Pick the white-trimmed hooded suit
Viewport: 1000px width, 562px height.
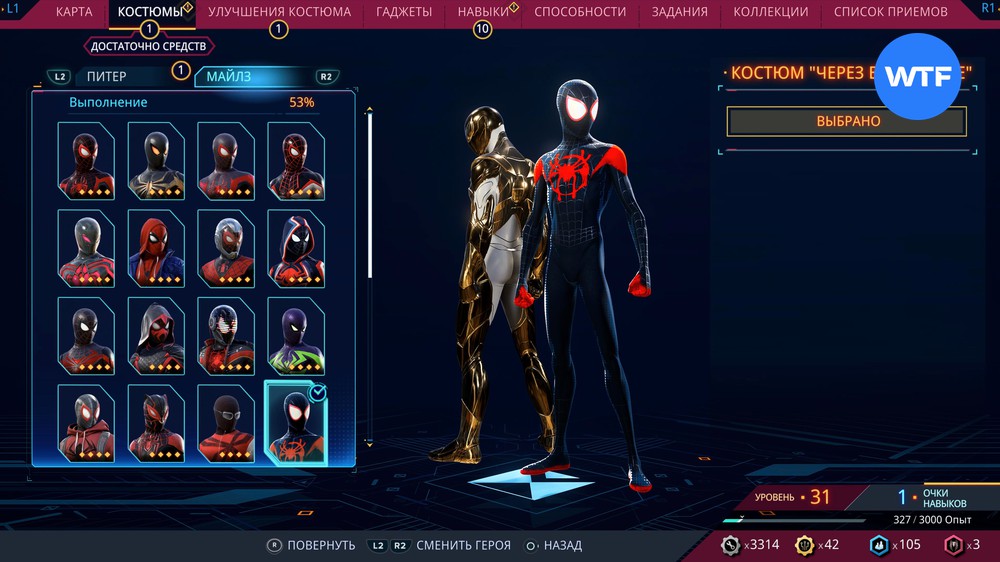[x=295, y=247]
